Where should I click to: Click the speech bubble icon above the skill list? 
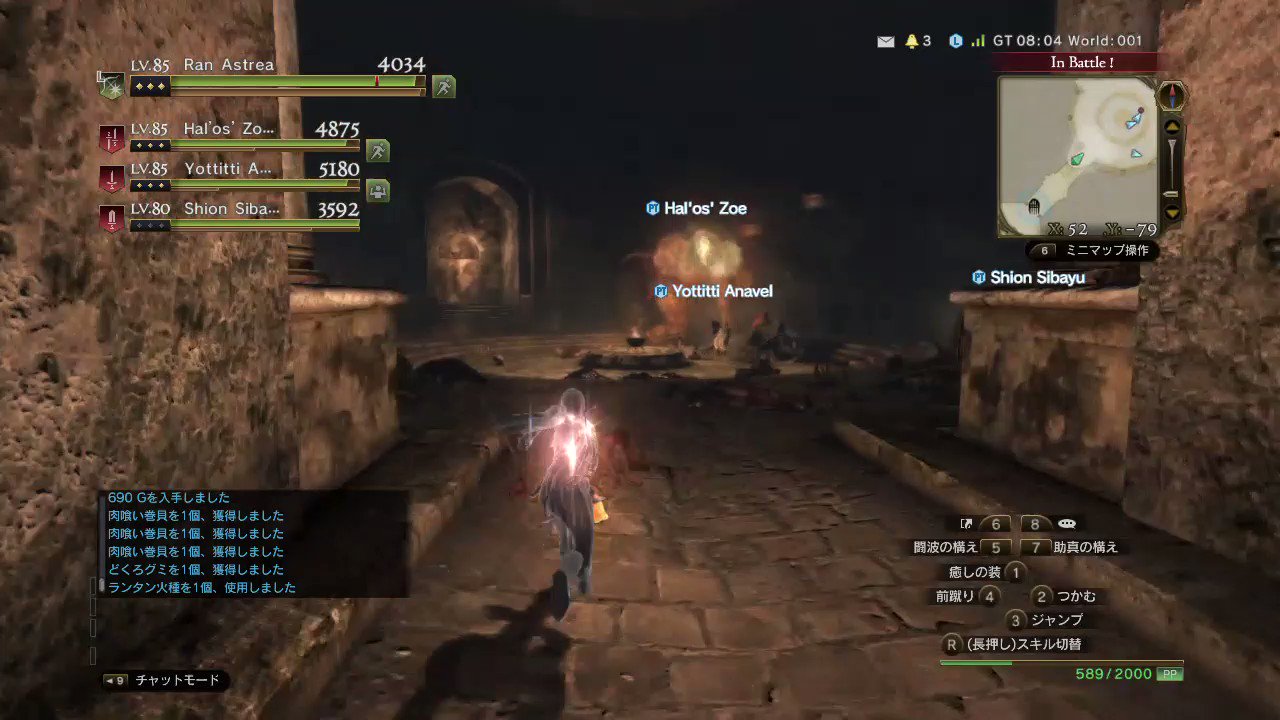[1066, 523]
